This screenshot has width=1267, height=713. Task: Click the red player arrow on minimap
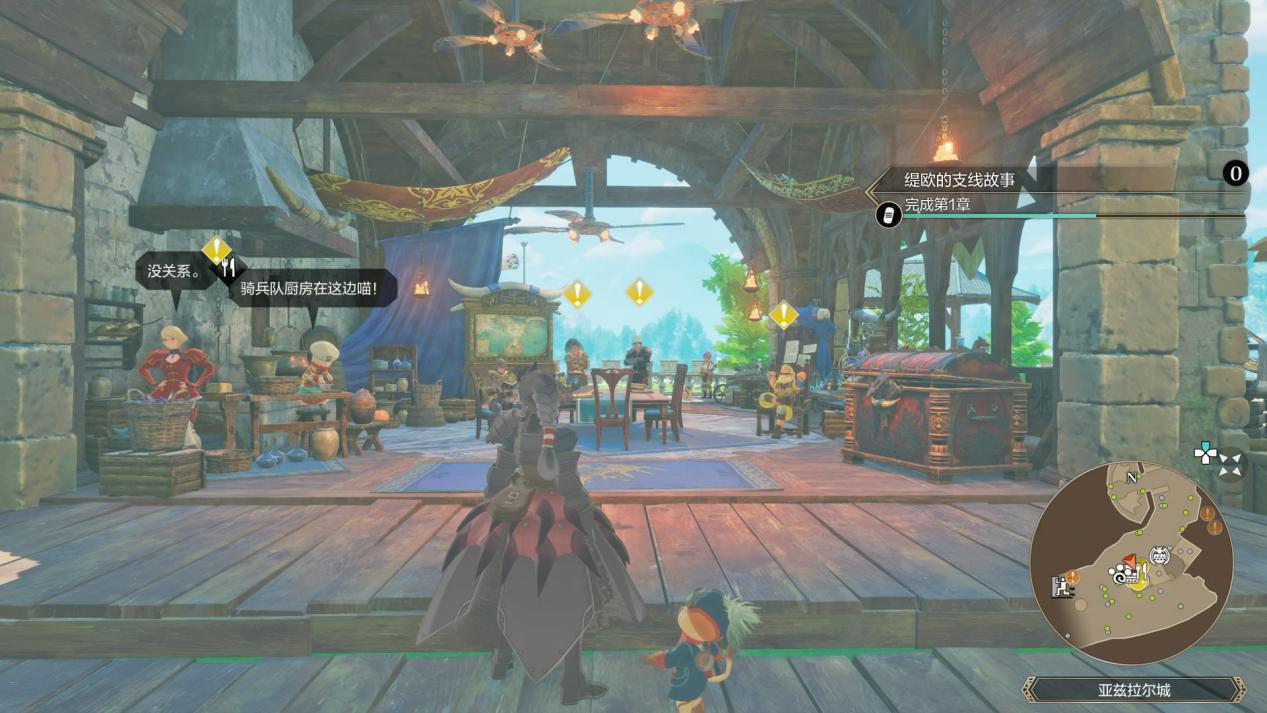[x=1130, y=562]
